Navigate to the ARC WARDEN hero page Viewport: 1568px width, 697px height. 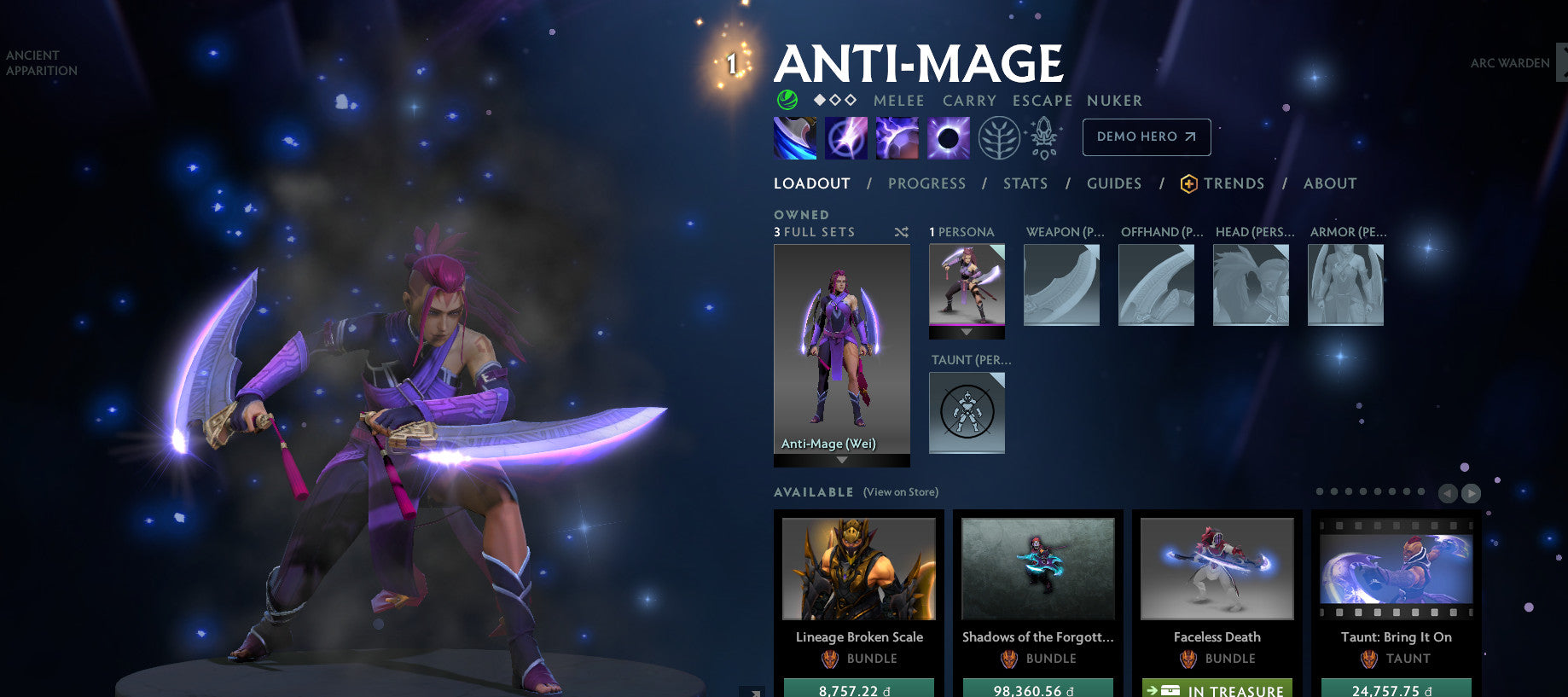[1510, 63]
